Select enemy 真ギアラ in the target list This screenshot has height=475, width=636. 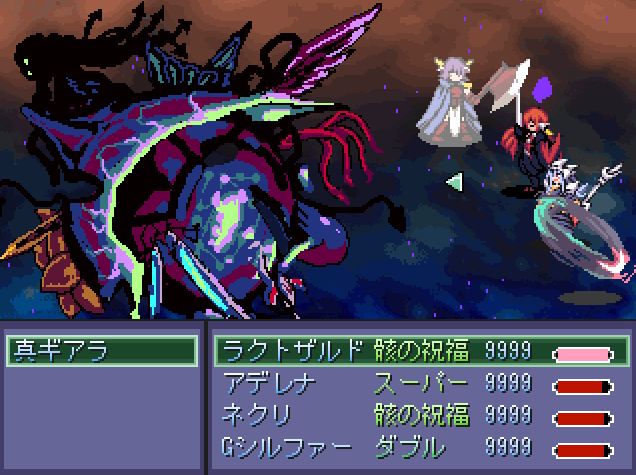point(100,351)
